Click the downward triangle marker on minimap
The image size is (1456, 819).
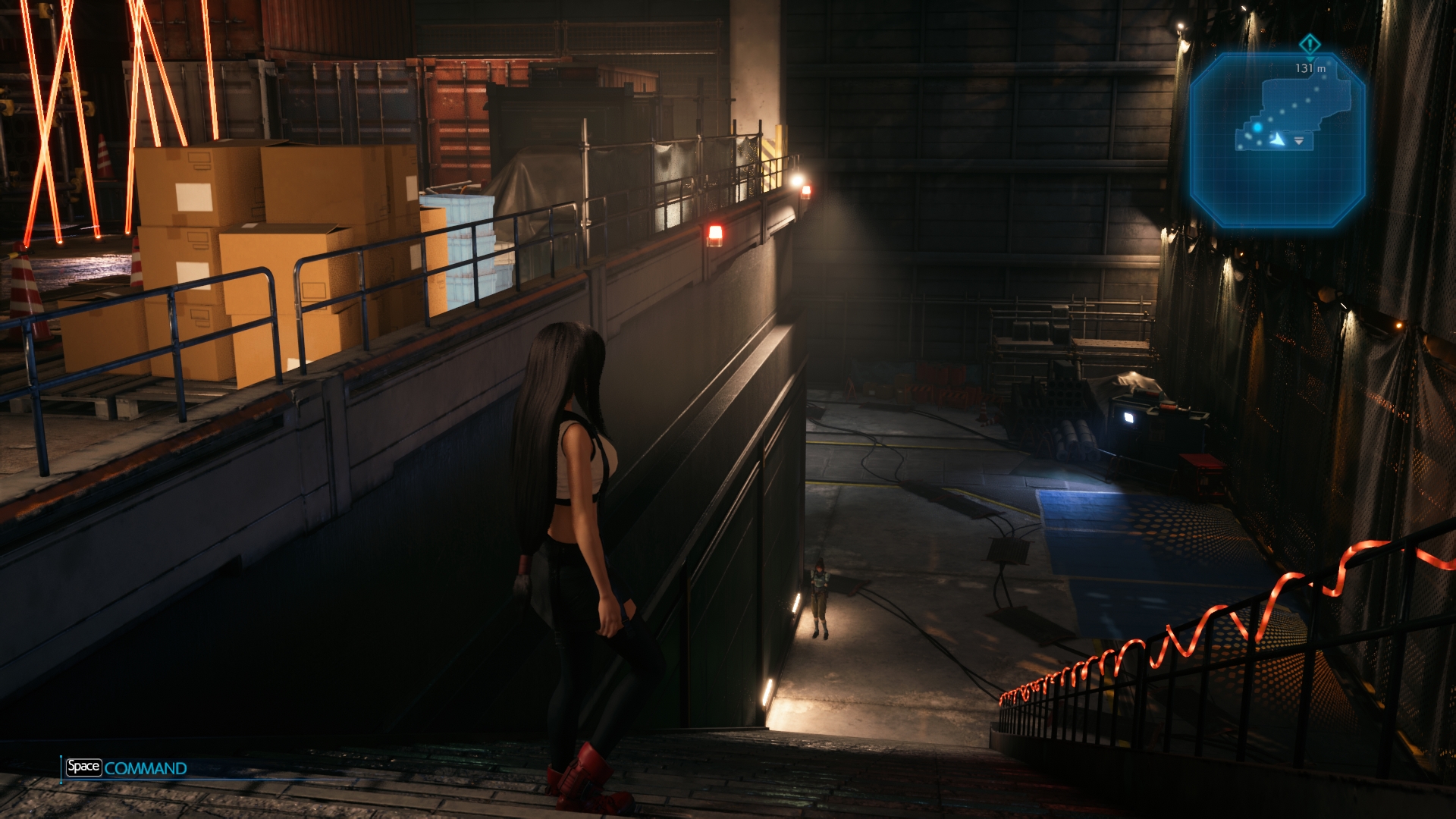click(1299, 141)
